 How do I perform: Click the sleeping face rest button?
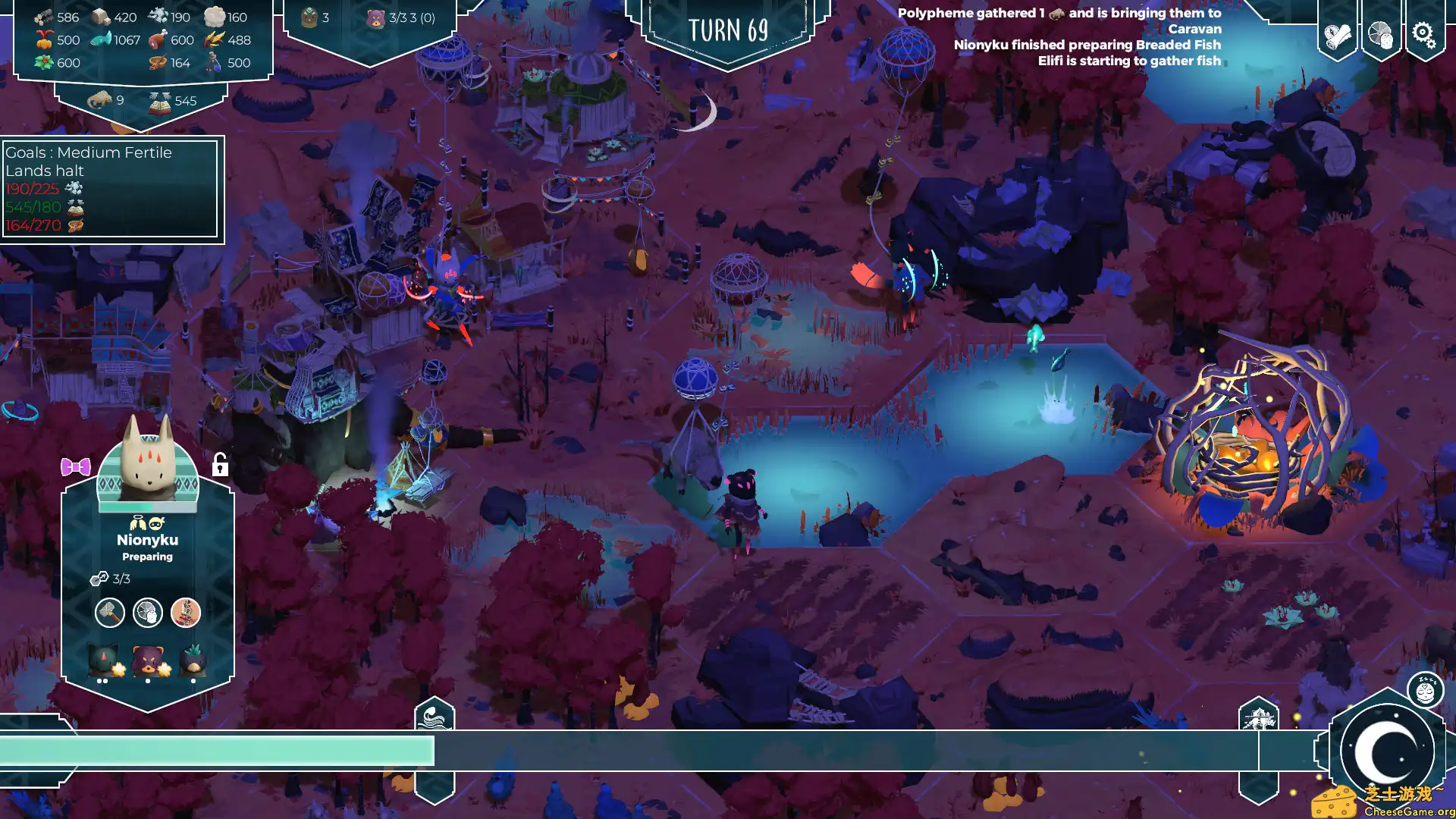[1425, 691]
